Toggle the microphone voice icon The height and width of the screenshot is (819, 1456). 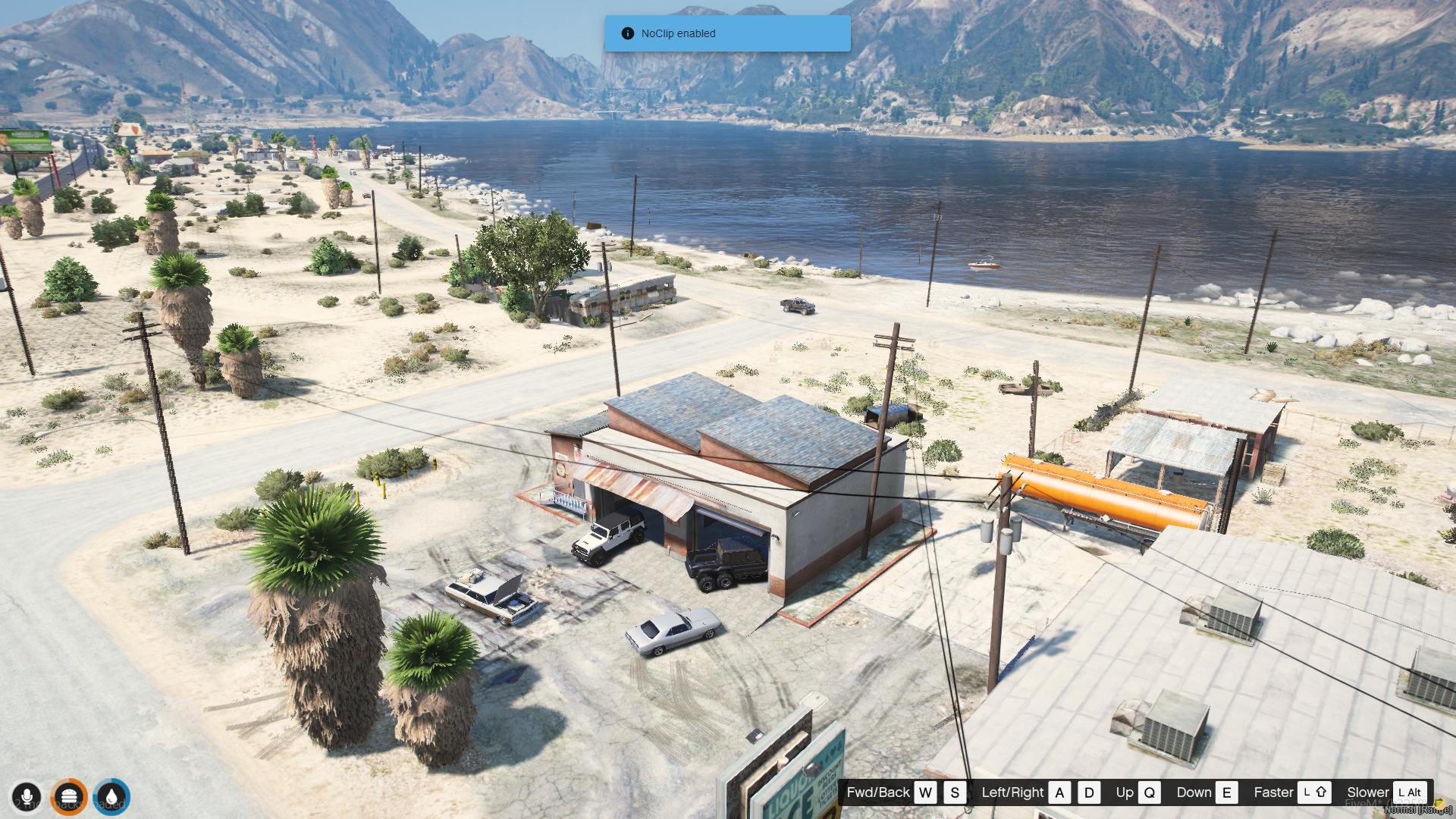click(27, 797)
